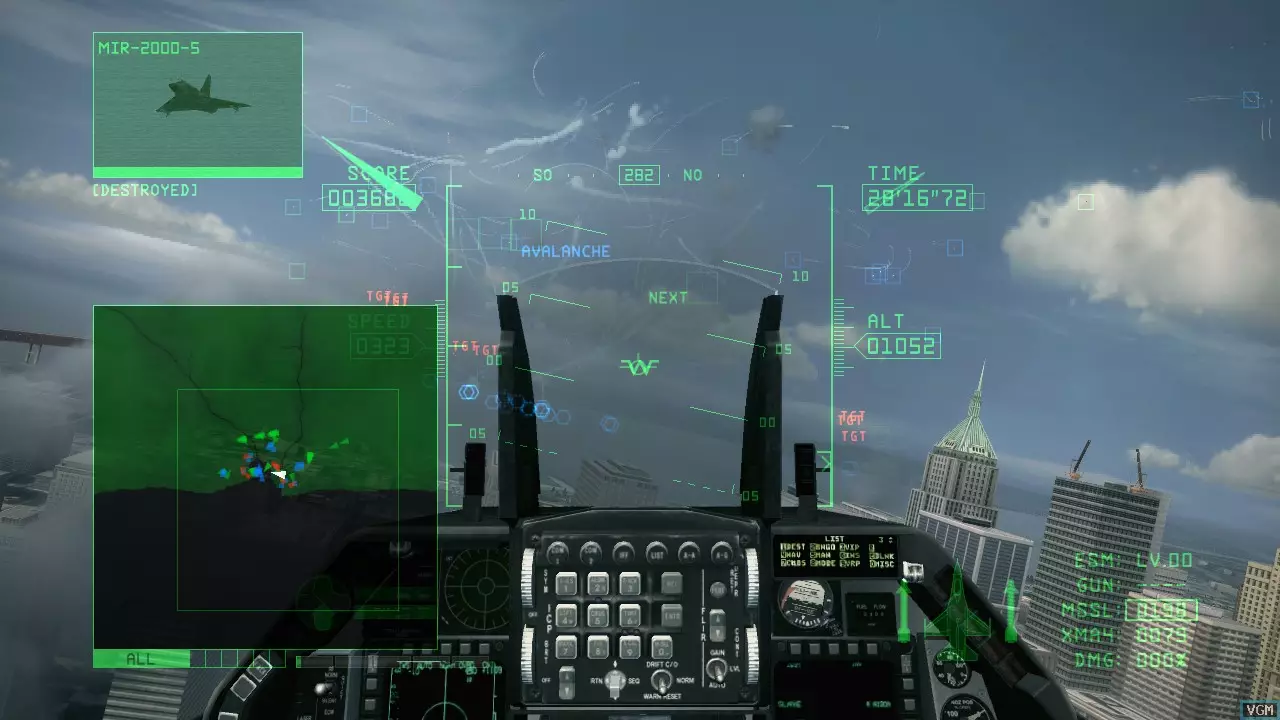Nudge the RTN/SEQ data control switch

click(614, 680)
